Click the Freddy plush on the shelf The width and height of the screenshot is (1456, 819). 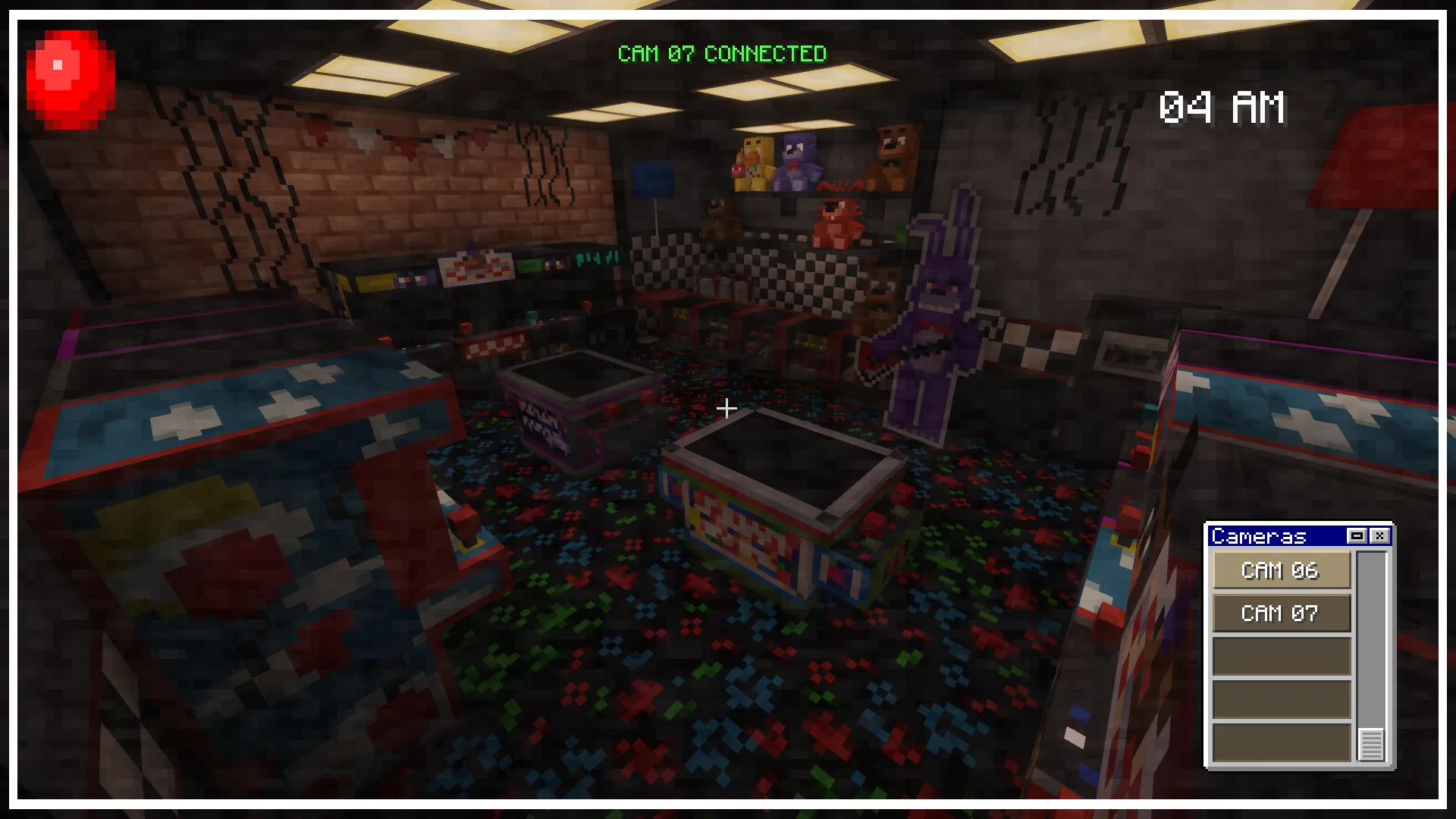[x=891, y=152]
